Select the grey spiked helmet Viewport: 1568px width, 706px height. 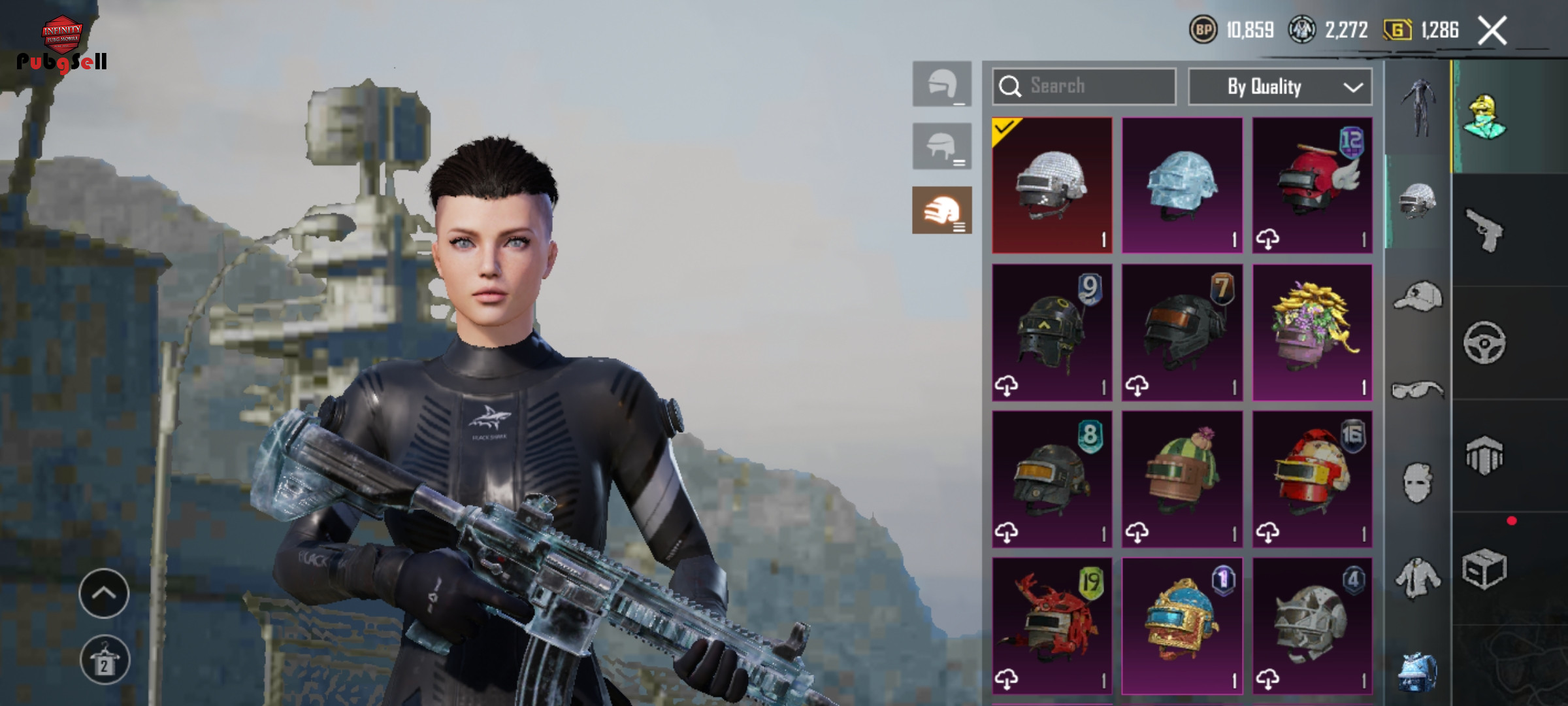coord(1312,626)
